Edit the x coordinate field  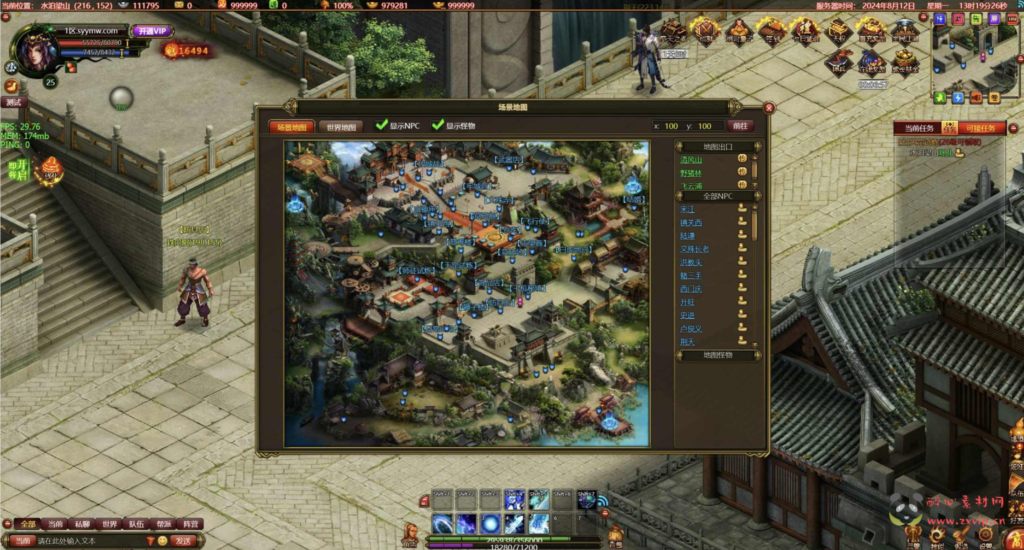669,127
